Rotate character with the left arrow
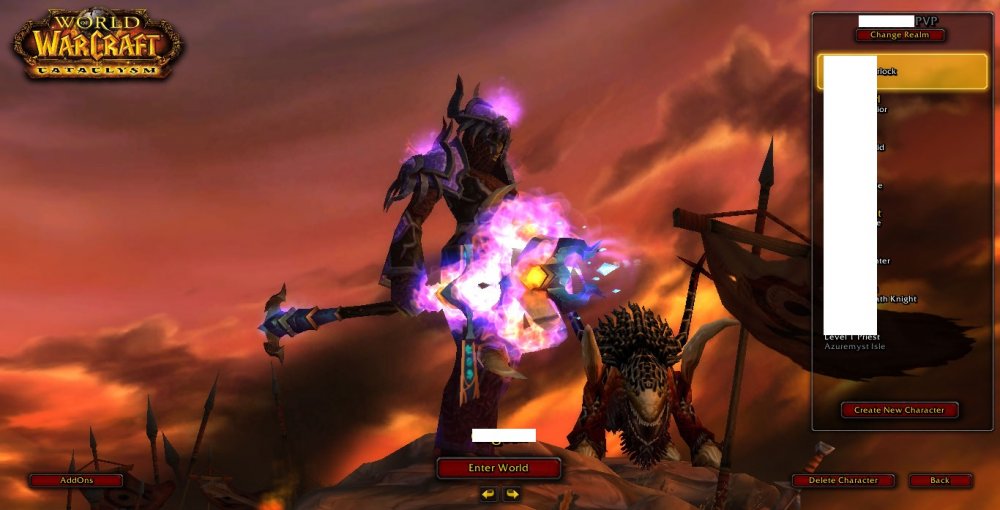The image size is (1000, 510). (488, 494)
